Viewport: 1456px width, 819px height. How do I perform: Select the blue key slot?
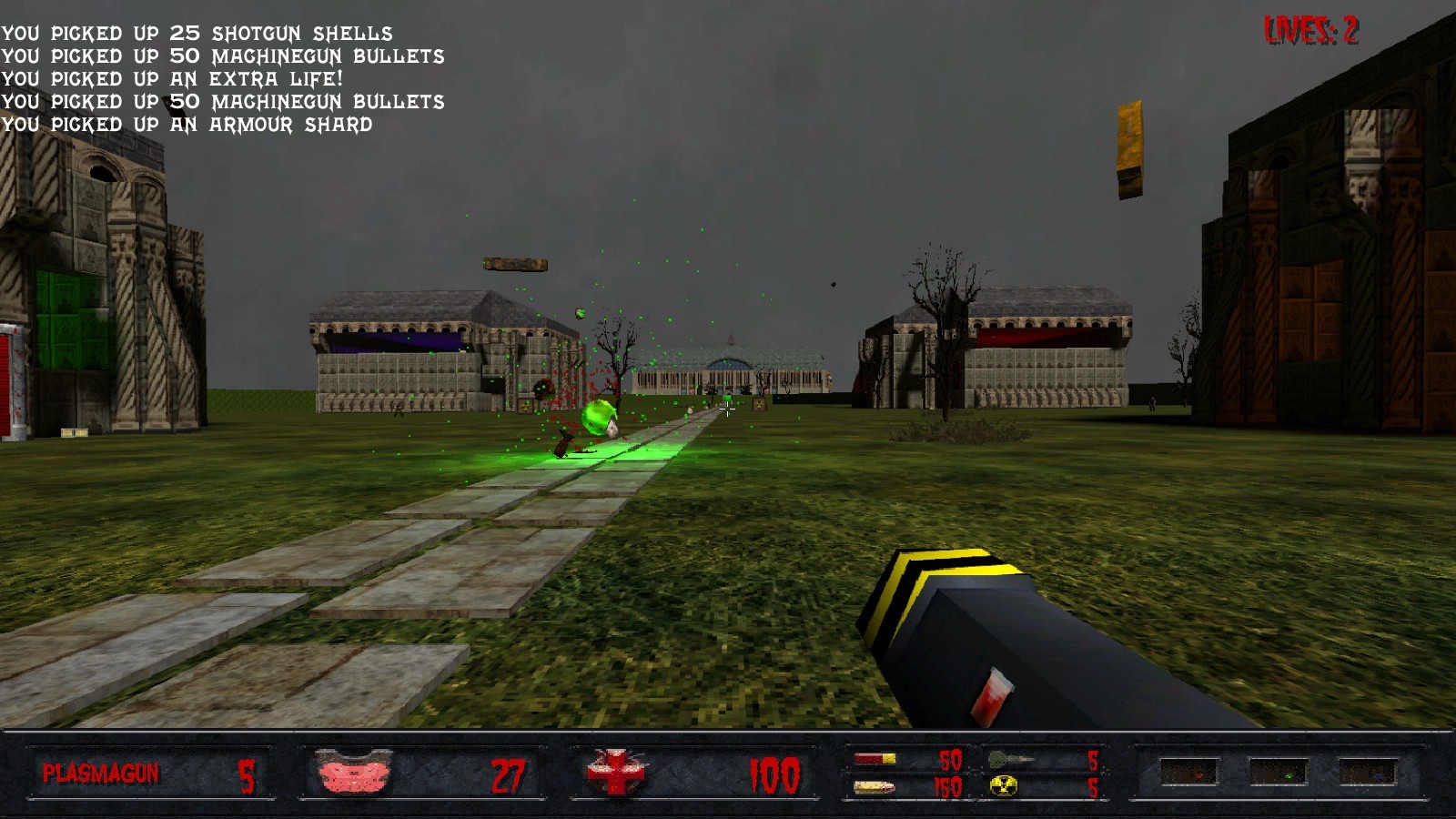1367,773
